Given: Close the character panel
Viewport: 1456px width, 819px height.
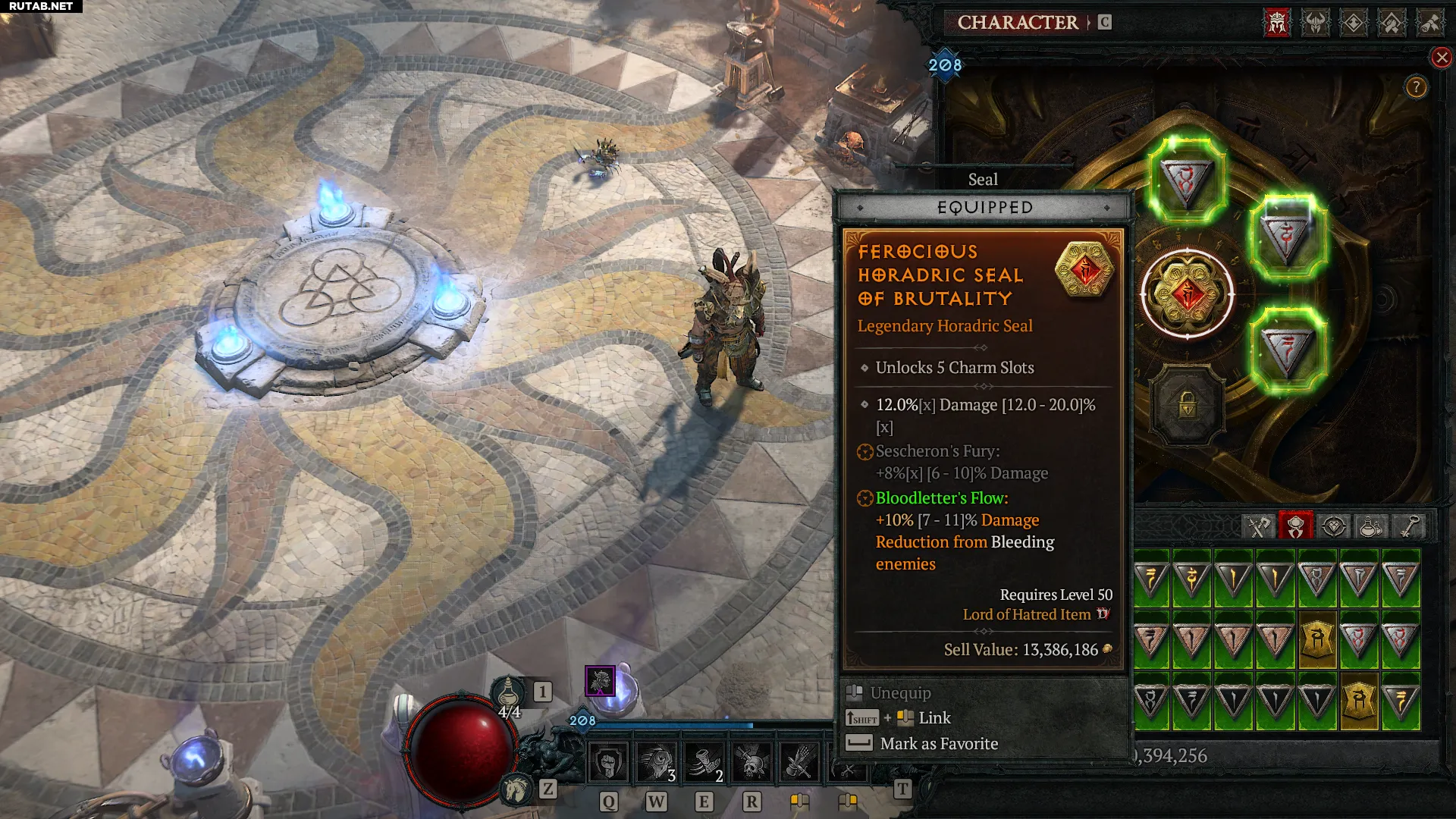Looking at the screenshot, I should [x=1442, y=58].
